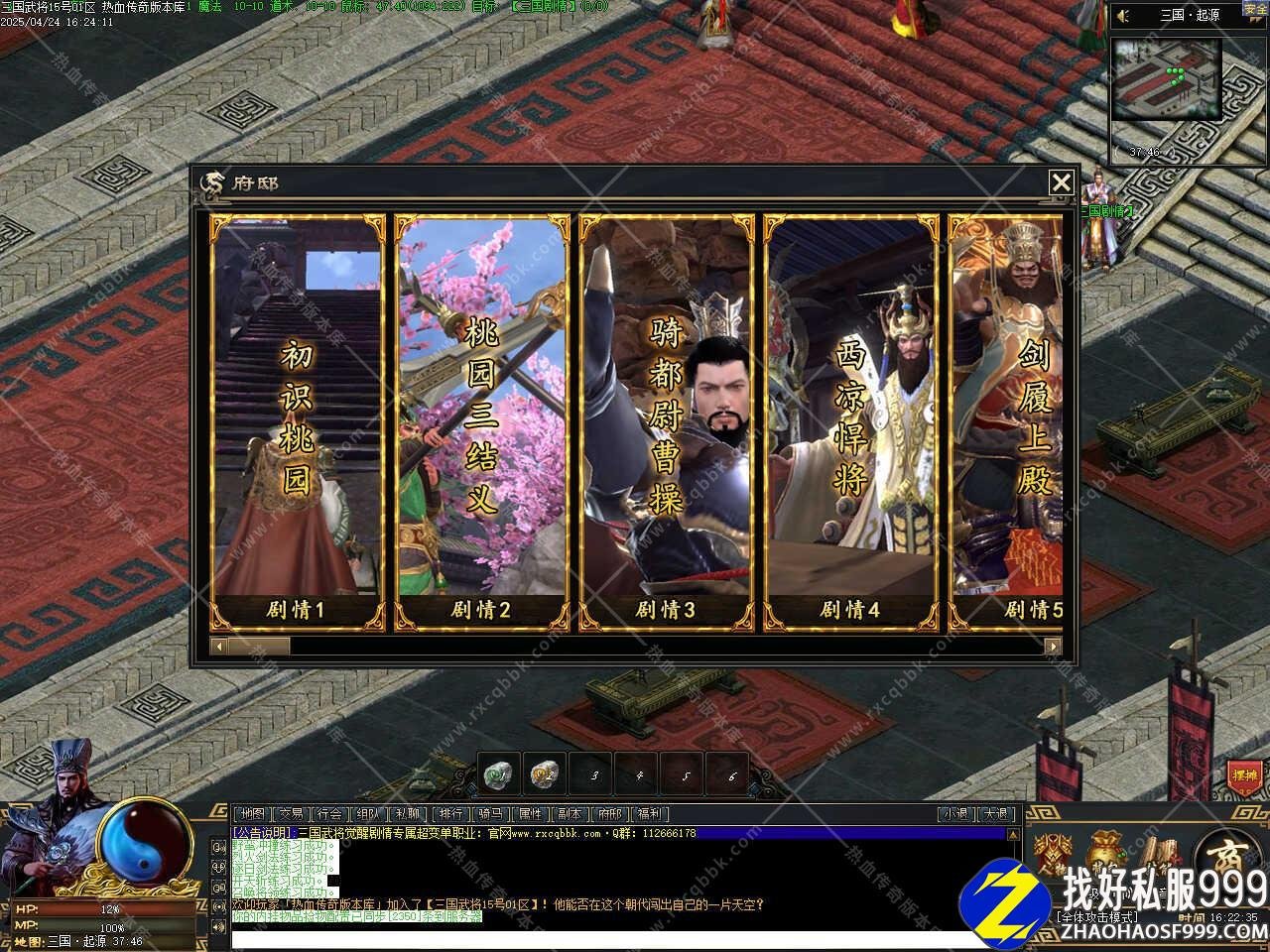Open the 福利 welfare menu
Screen dimensions: 1270x952
click(649, 814)
